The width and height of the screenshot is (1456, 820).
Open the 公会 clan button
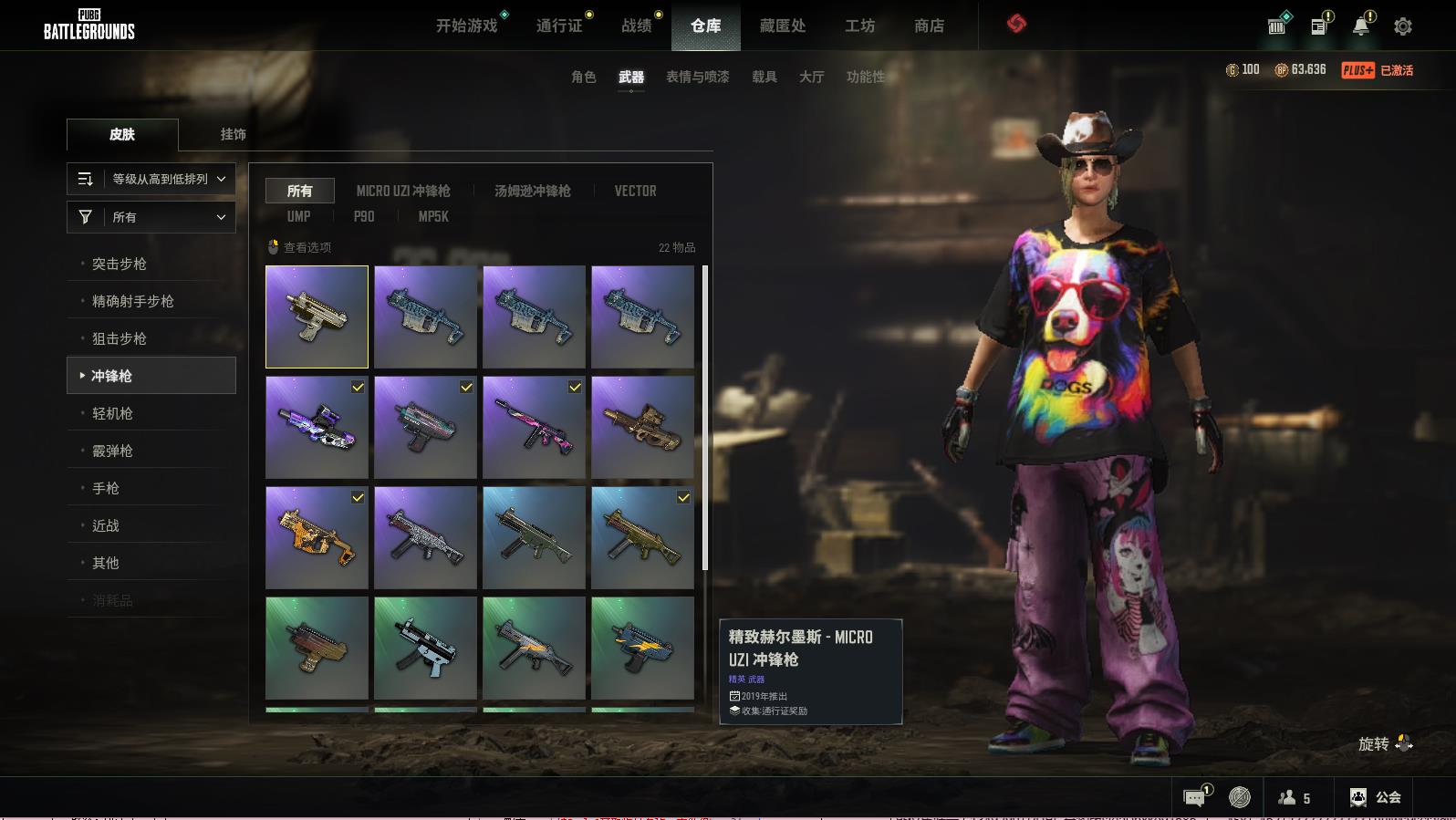click(1376, 797)
